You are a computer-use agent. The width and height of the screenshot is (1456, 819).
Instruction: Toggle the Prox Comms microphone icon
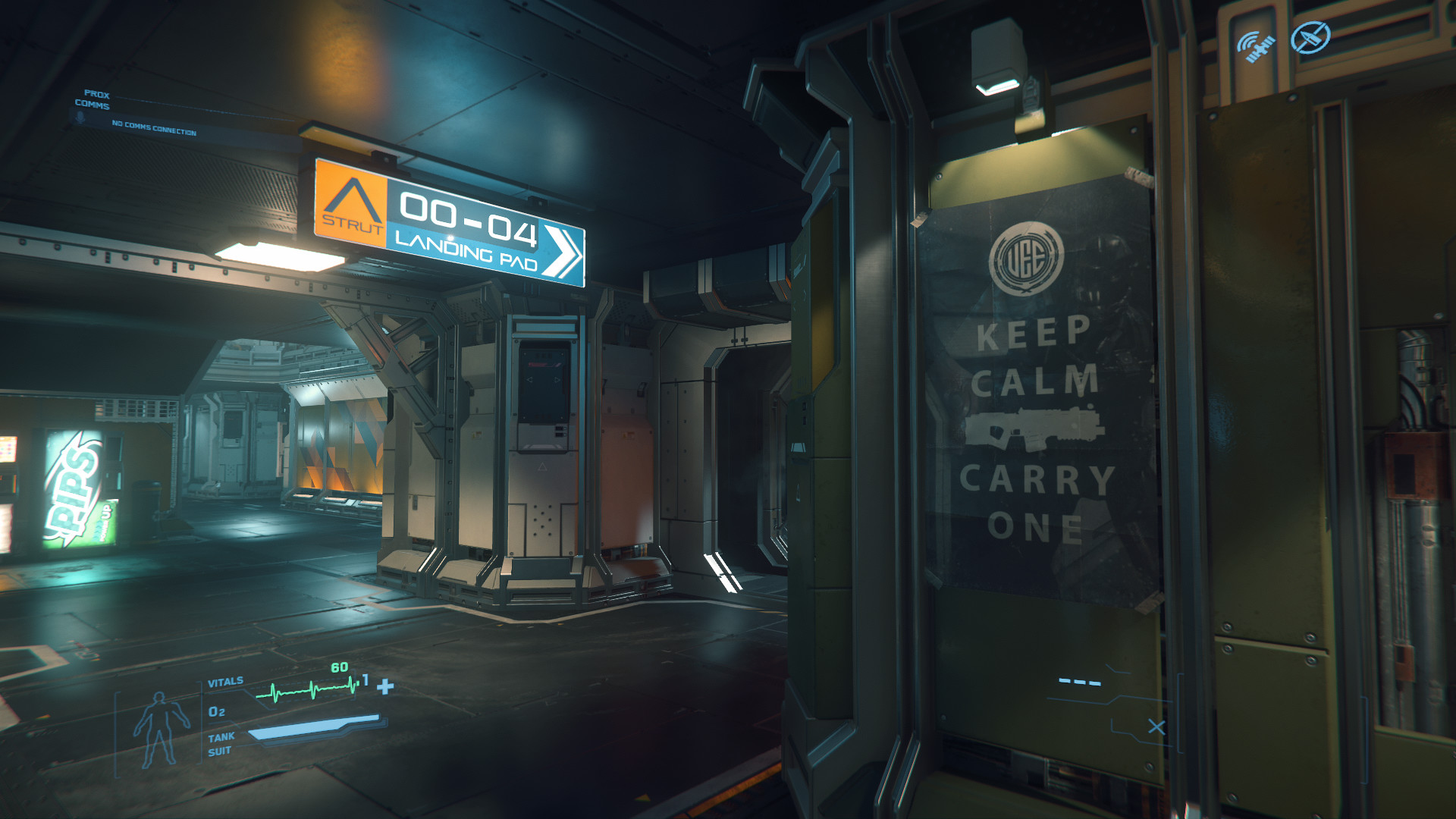tap(79, 118)
